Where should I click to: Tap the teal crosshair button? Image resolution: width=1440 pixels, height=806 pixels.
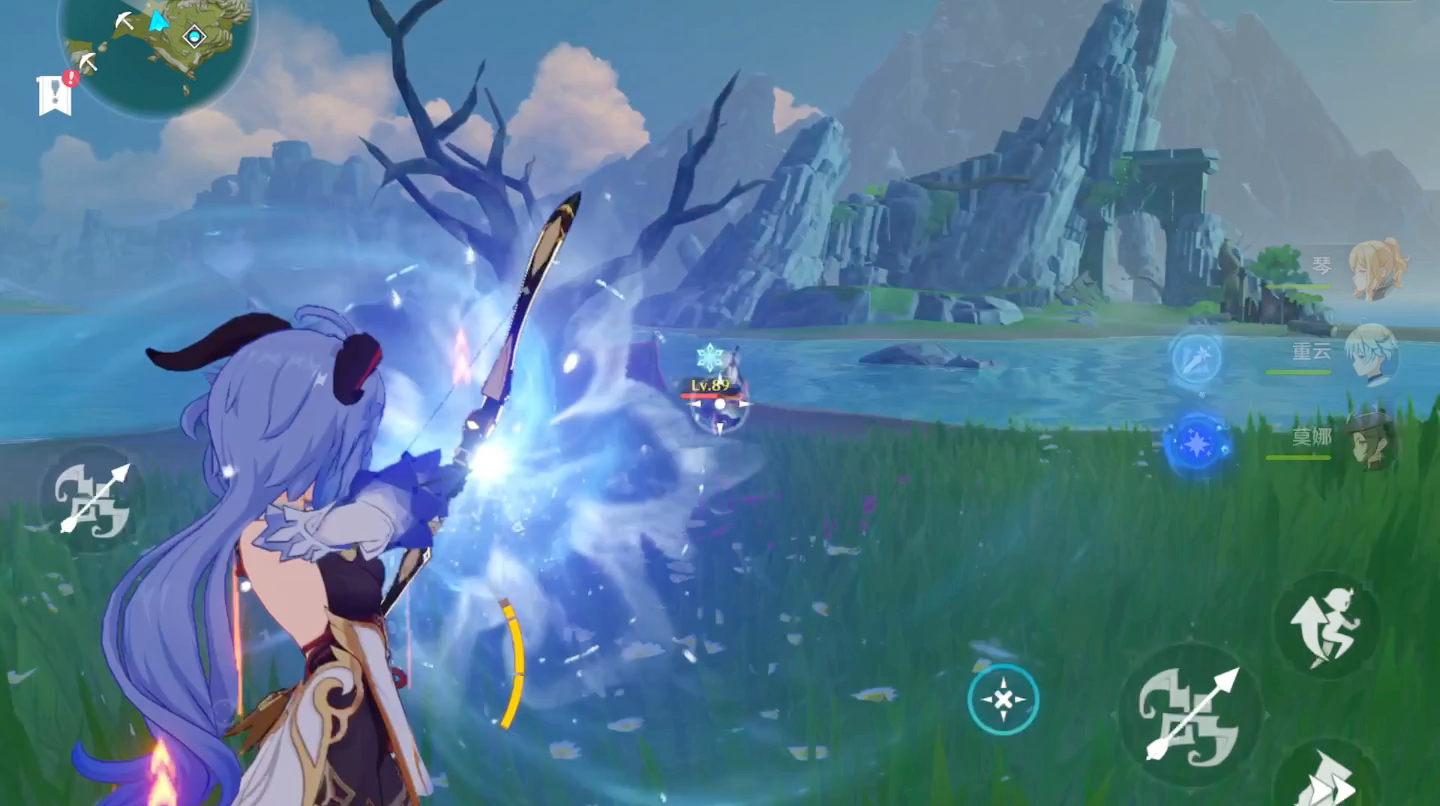click(1002, 700)
